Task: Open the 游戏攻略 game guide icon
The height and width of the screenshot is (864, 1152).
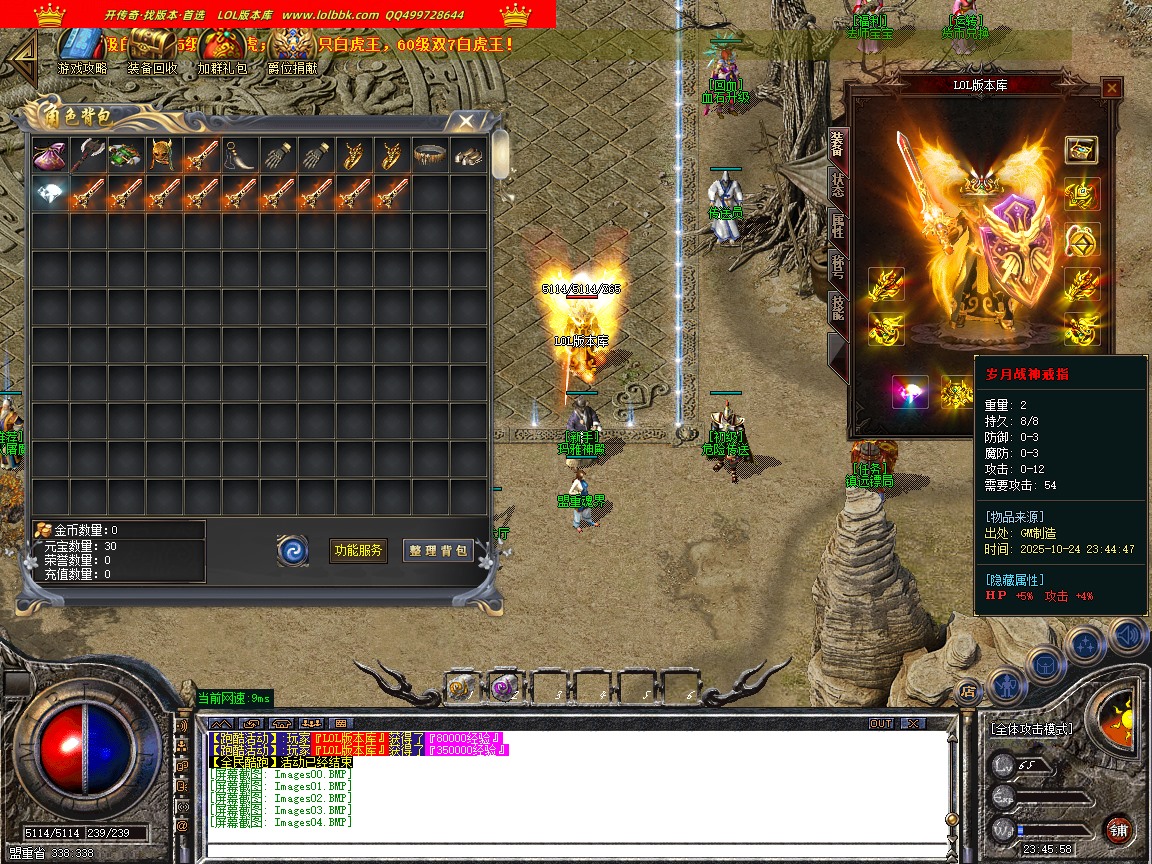Action: point(81,50)
